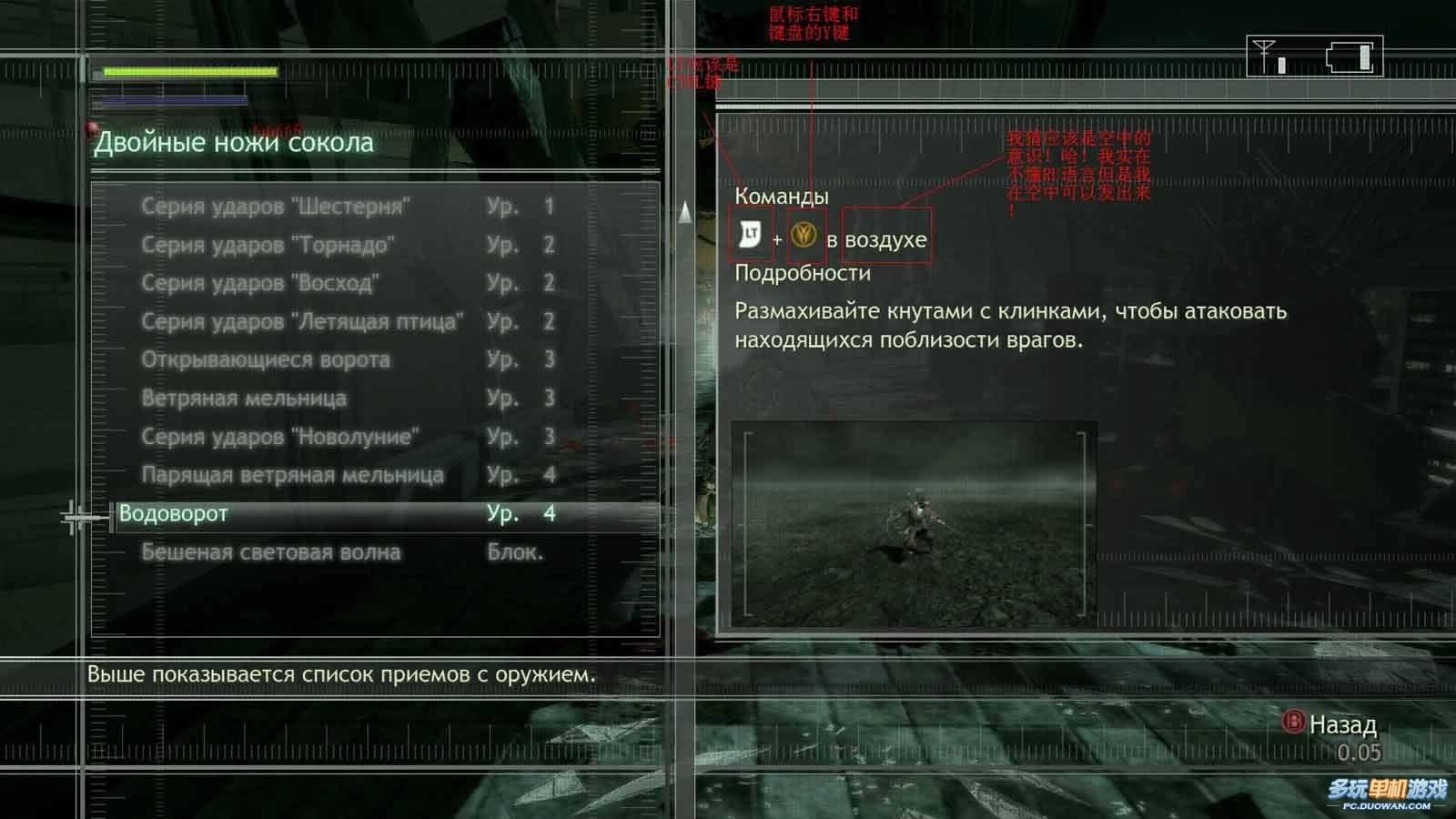Click the list scroll-up arrow
This screenshot has width=1456, height=819.
tap(685, 213)
